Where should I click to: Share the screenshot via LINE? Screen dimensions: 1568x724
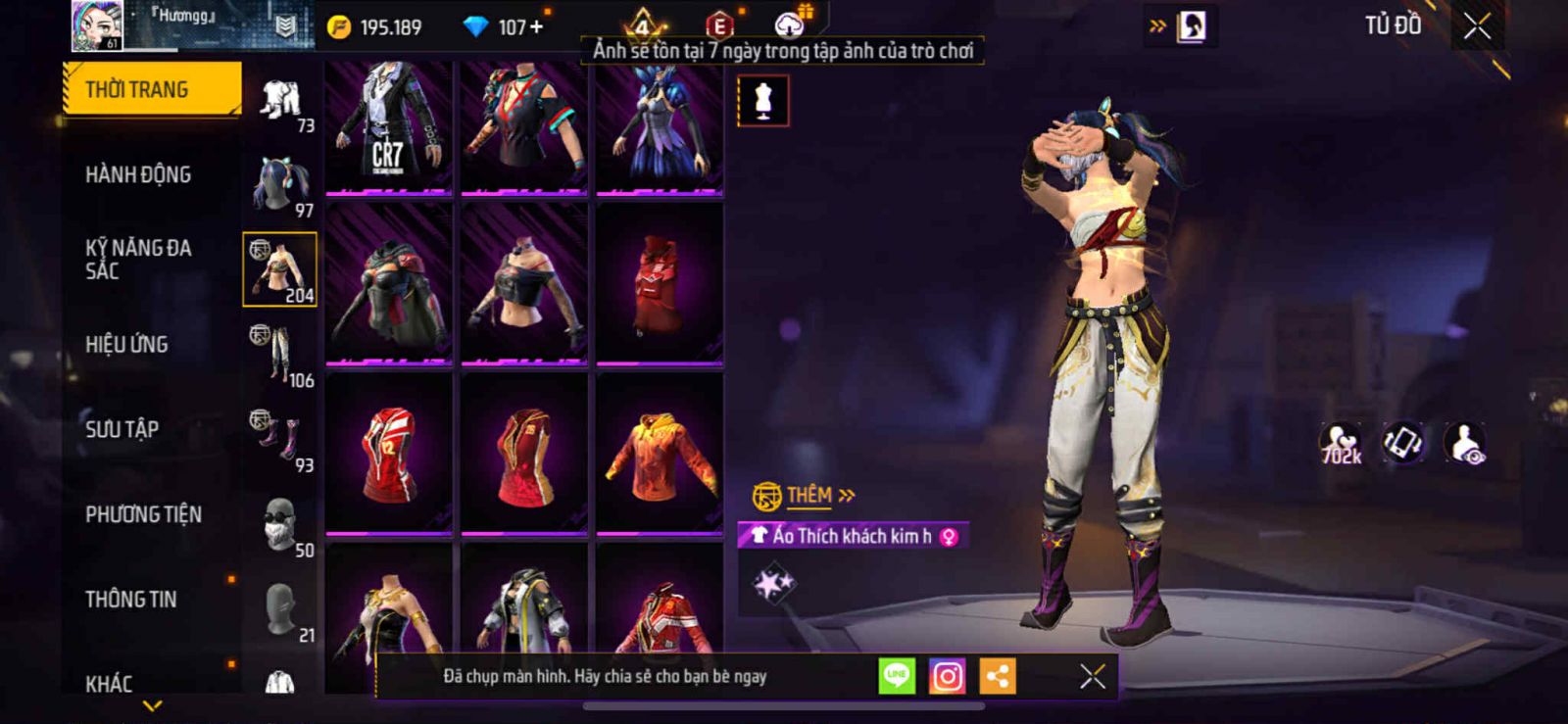[x=896, y=676]
